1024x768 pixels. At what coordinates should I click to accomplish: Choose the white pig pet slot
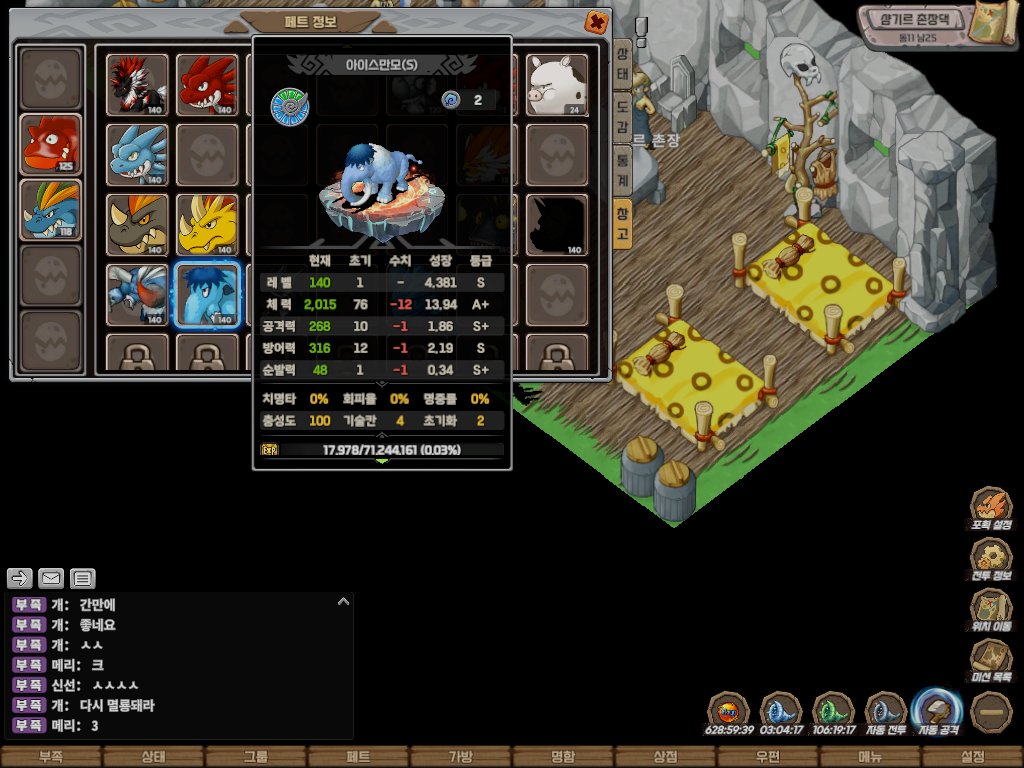[557, 85]
